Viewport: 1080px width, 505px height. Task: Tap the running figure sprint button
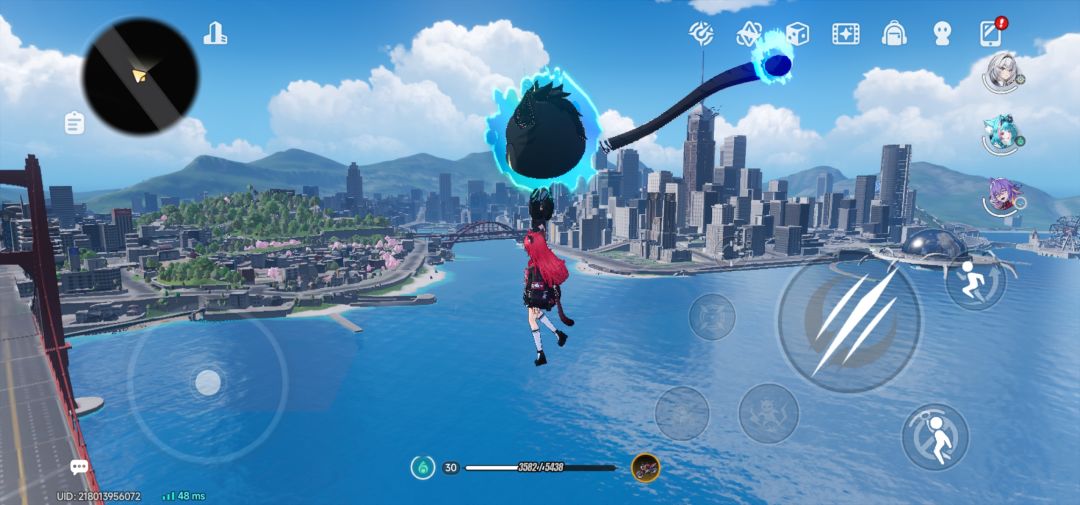pos(974,279)
